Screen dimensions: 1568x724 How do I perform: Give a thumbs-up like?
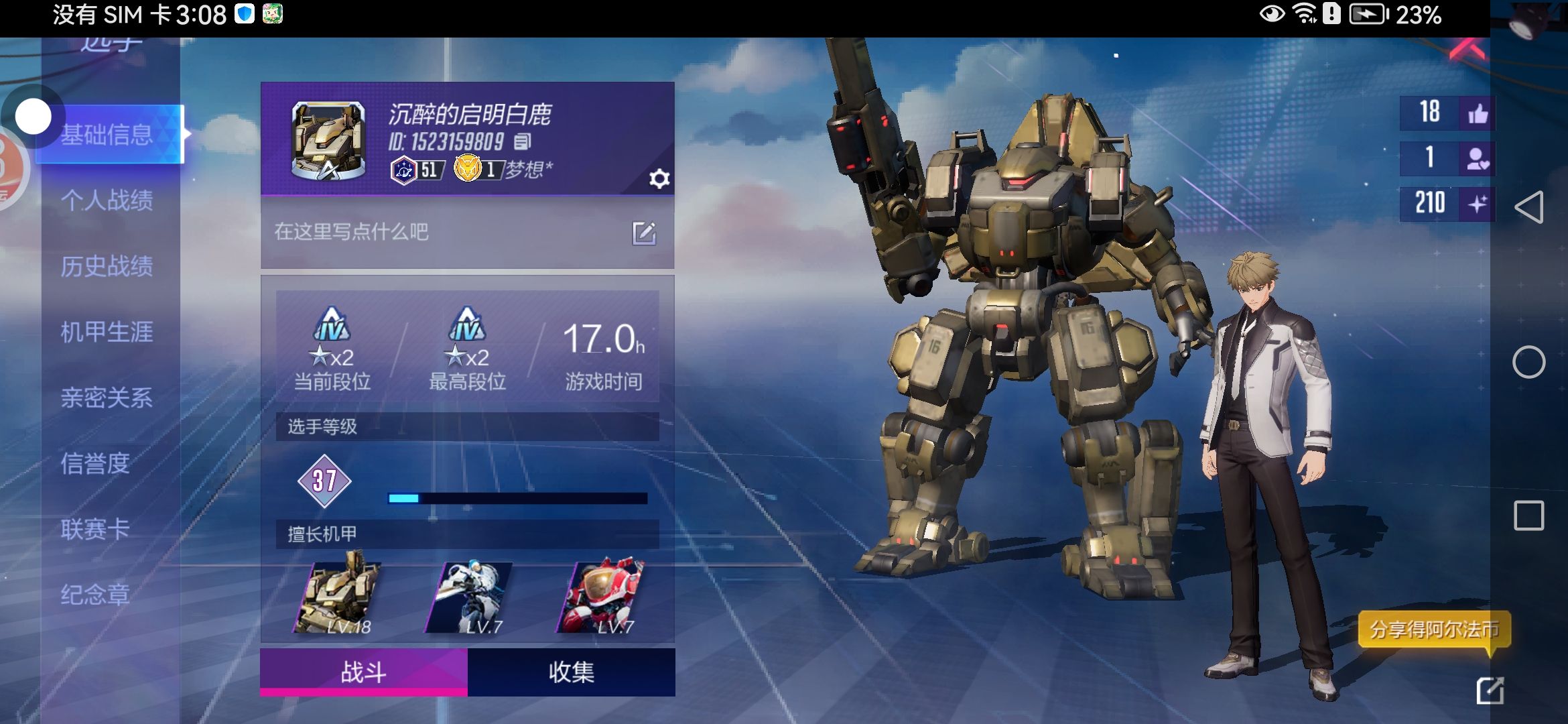tap(1477, 113)
